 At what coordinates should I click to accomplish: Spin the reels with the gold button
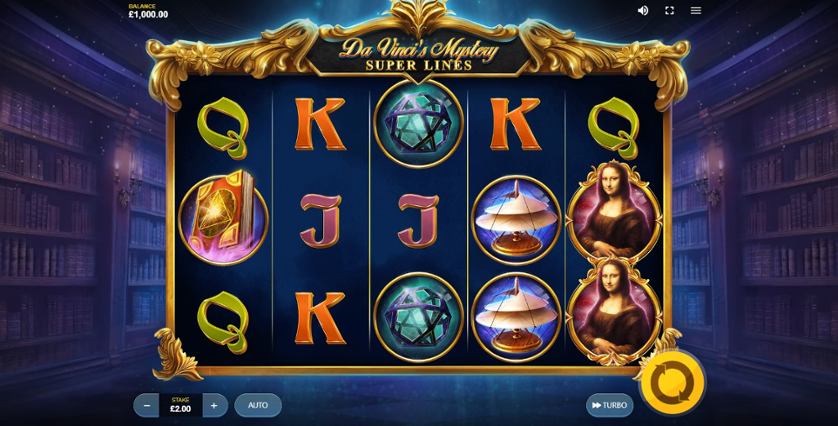pyautogui.click(x=672, y=381)
